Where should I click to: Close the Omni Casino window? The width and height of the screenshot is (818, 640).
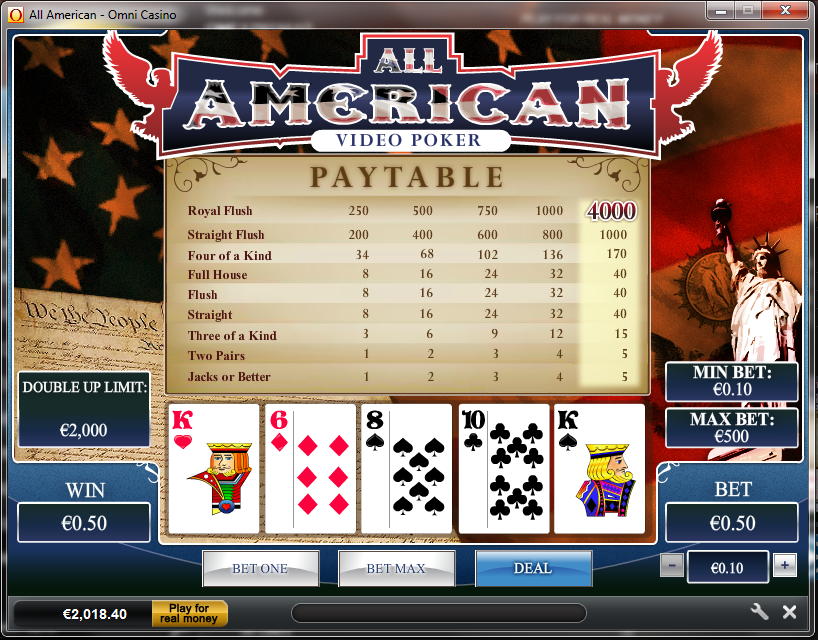786,10
